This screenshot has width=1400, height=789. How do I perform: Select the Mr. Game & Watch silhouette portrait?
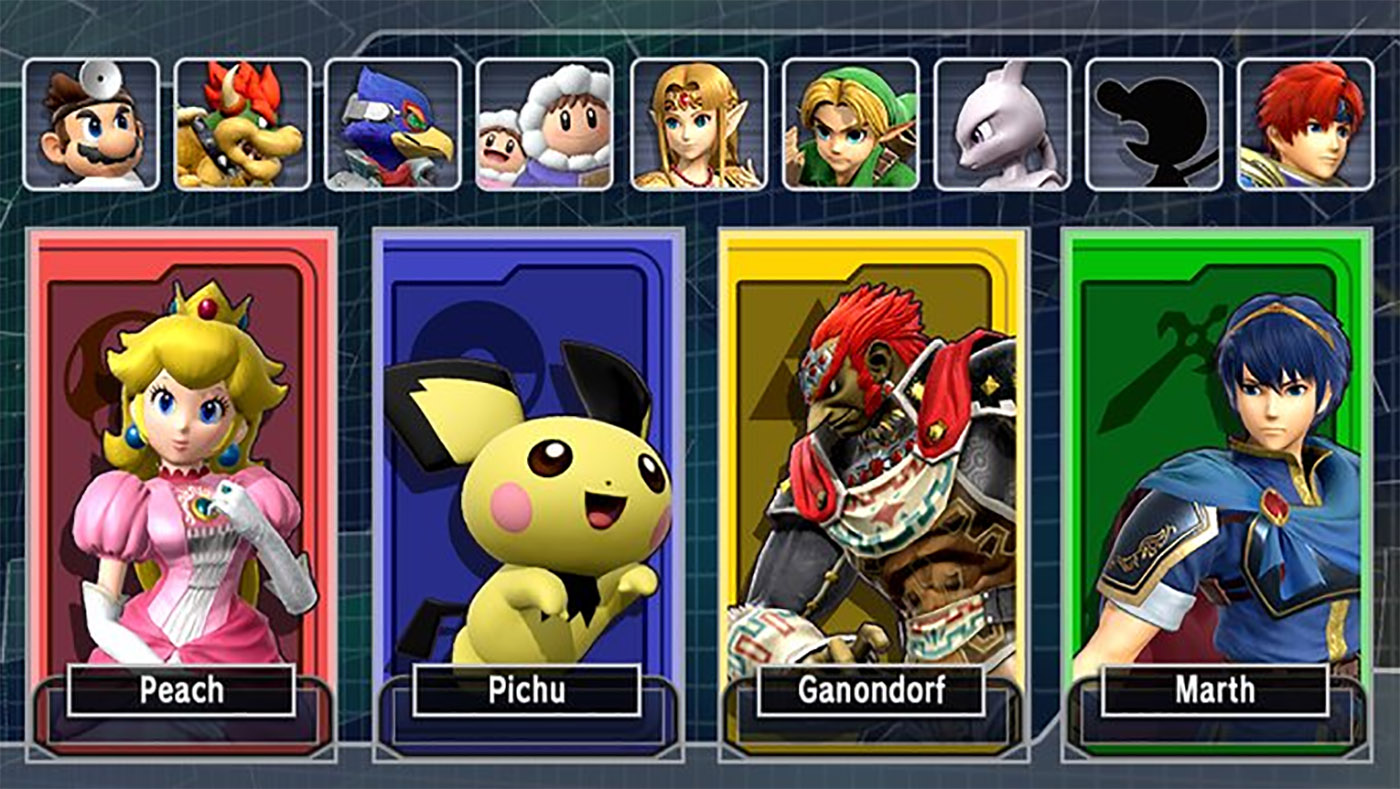click(1154, 125)
